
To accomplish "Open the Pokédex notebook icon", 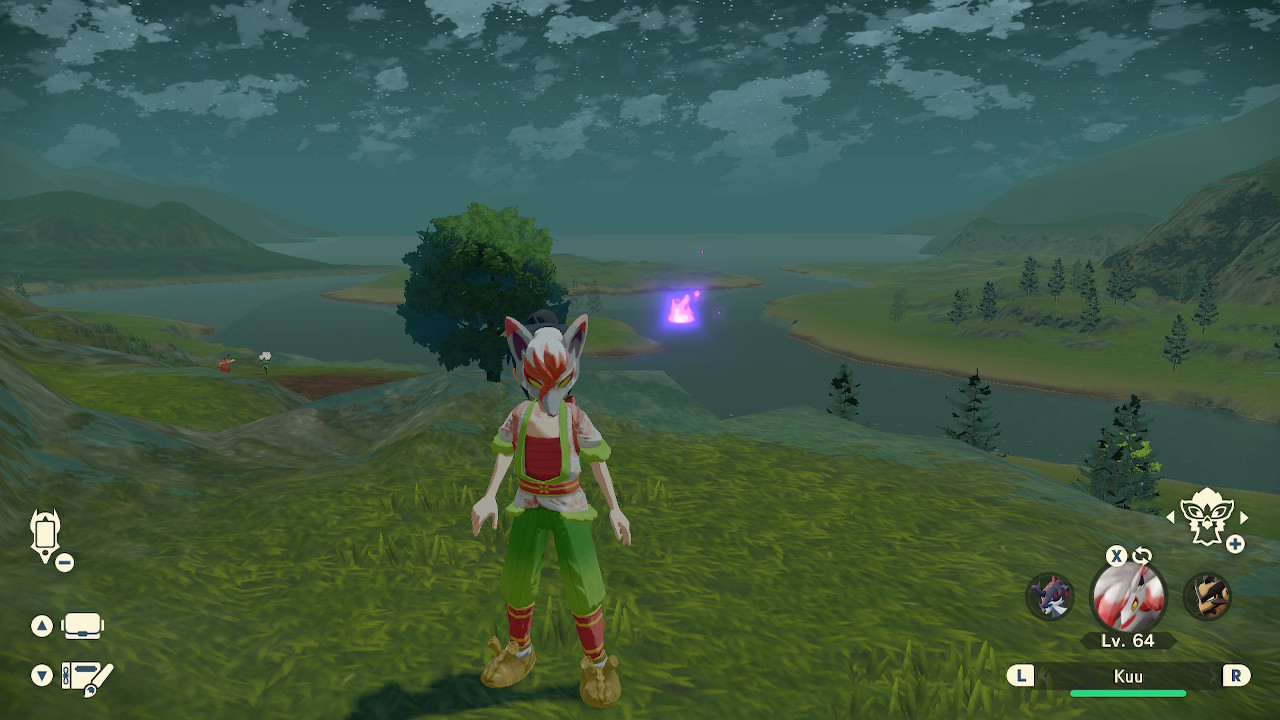I will [x=86, y=677].
